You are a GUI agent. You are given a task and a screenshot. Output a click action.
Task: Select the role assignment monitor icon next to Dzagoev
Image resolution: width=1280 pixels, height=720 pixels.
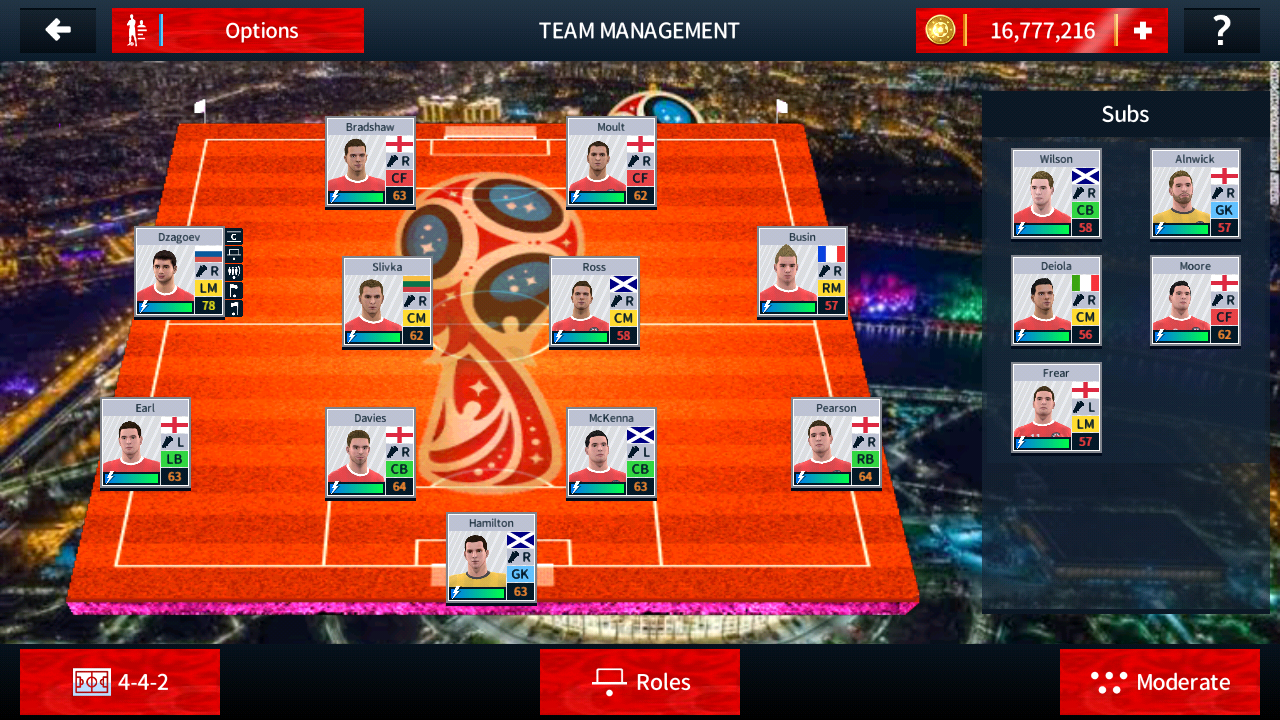234,253
